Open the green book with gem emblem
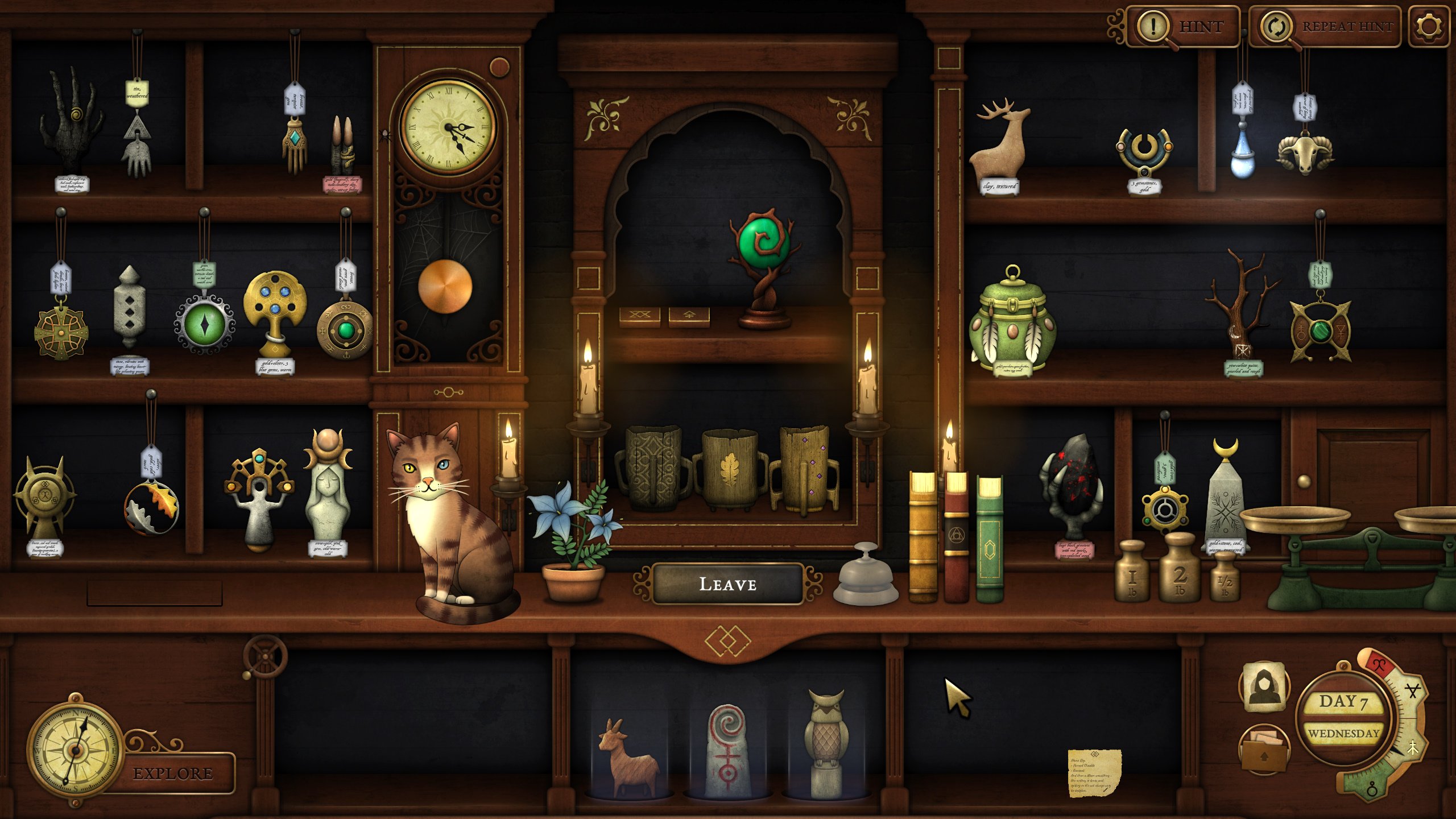1456x819 pixels. click(990, 540)
